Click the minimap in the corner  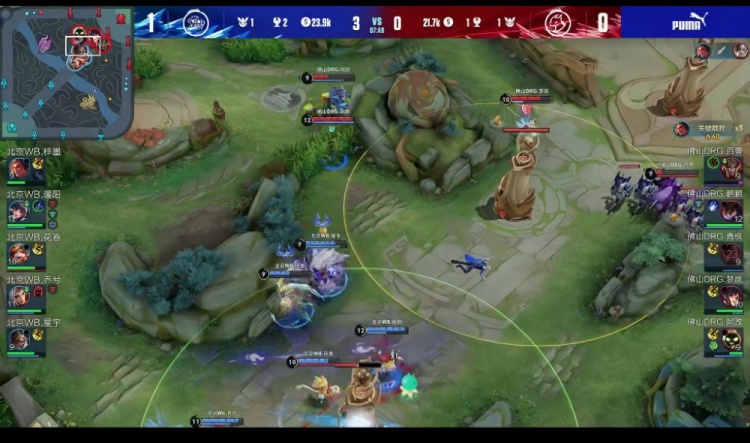click(65, 72)
